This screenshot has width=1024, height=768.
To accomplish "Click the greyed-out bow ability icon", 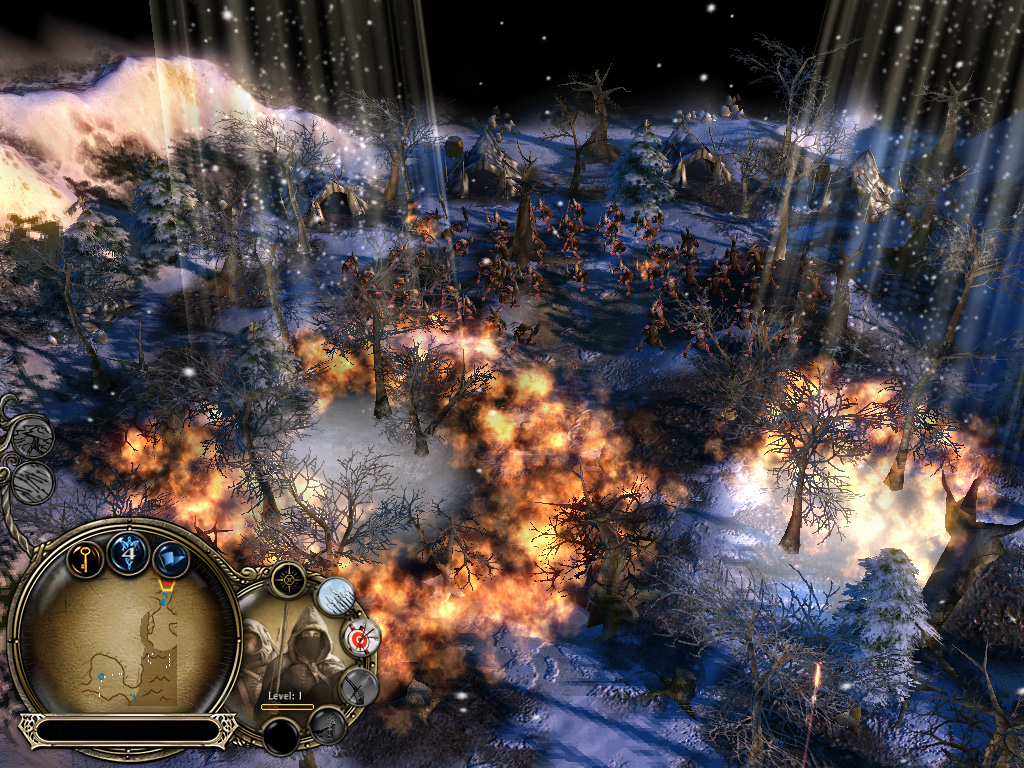I will [357, 686].
